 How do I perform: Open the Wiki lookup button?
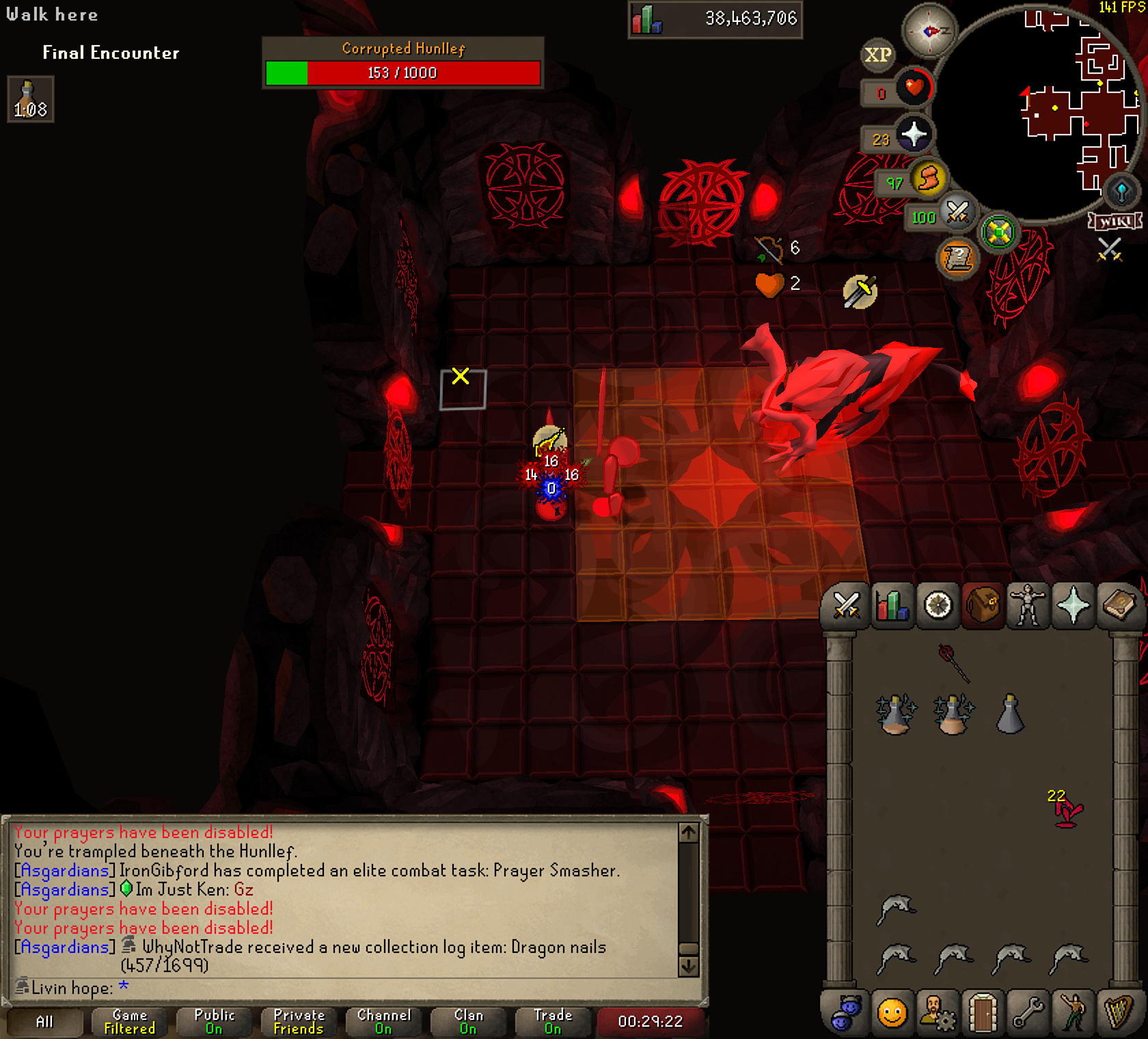pos(1116,221)
